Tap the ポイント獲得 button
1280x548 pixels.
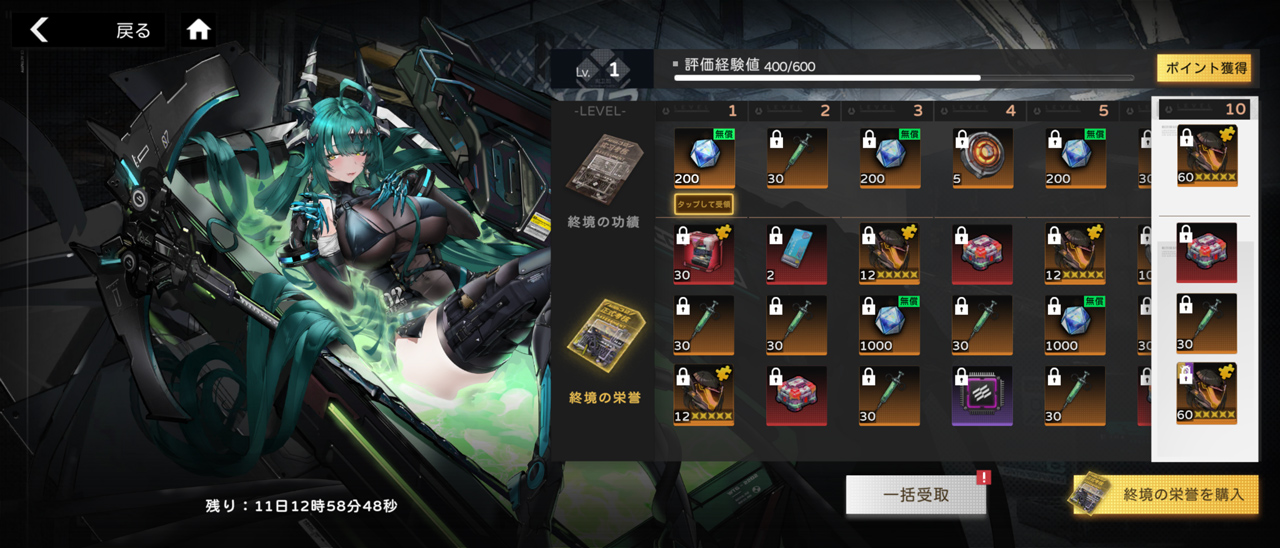coord(1204,68)
